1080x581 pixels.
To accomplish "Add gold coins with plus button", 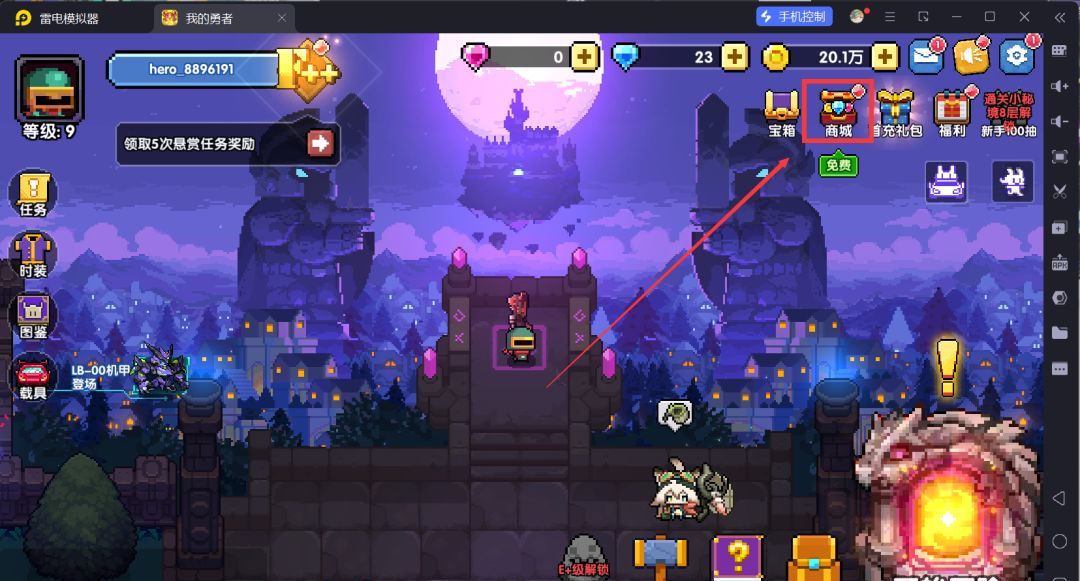I will click(885, 57).
